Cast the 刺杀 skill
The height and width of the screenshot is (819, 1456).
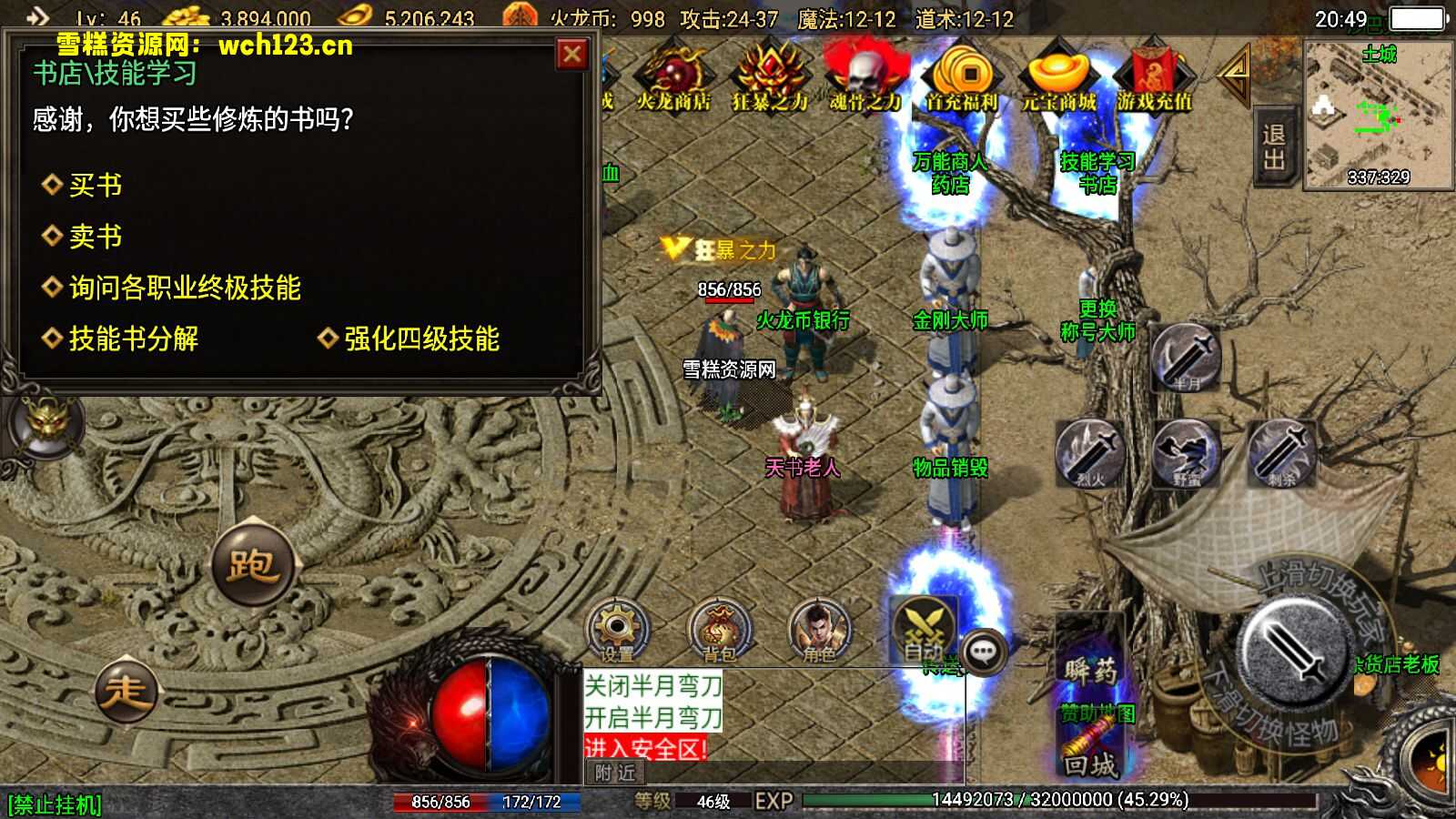click(1283, 455)
